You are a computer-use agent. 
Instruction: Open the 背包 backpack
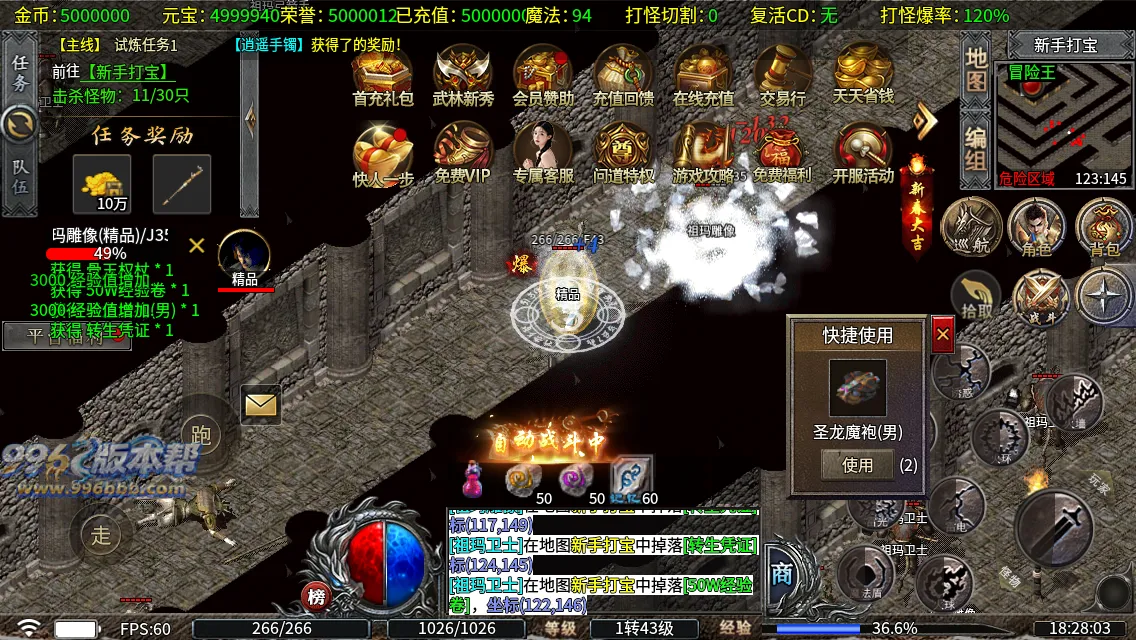click(1104, 228)
